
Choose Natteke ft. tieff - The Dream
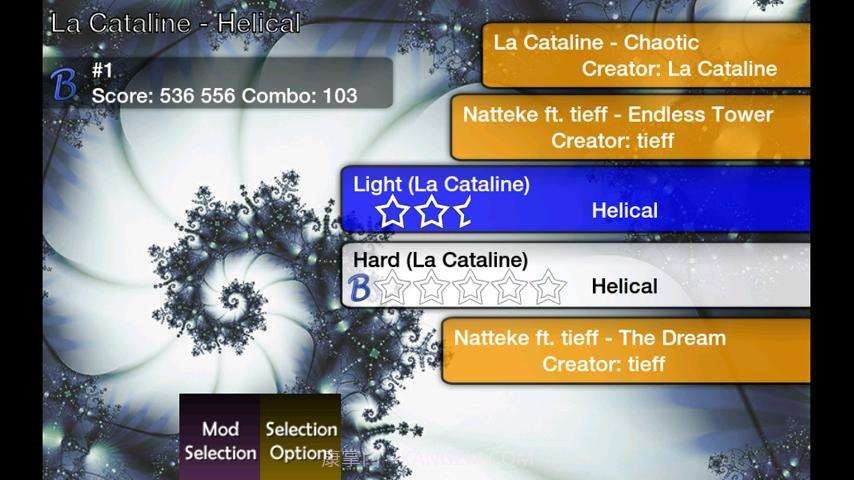point(625,350)
